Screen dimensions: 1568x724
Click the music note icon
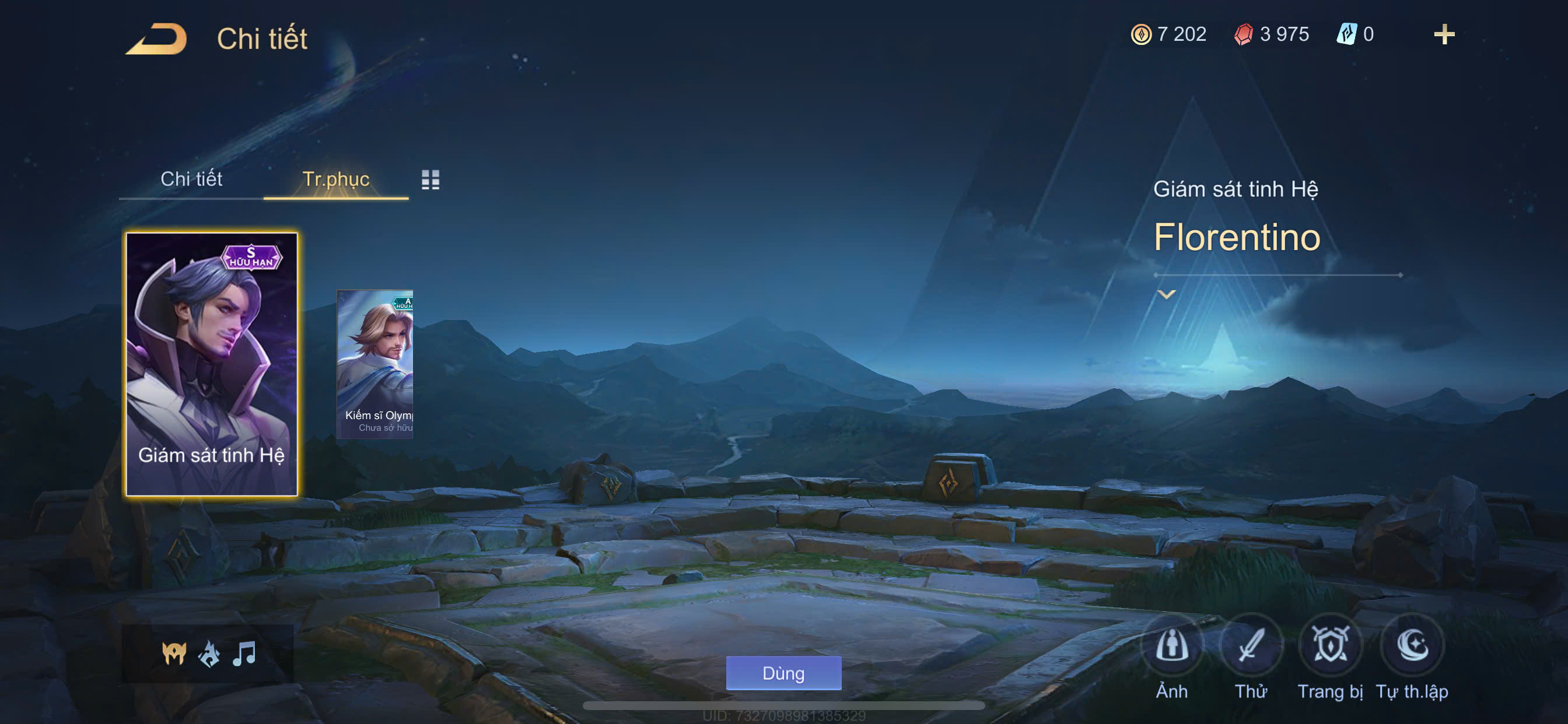[x=244, y=654]
